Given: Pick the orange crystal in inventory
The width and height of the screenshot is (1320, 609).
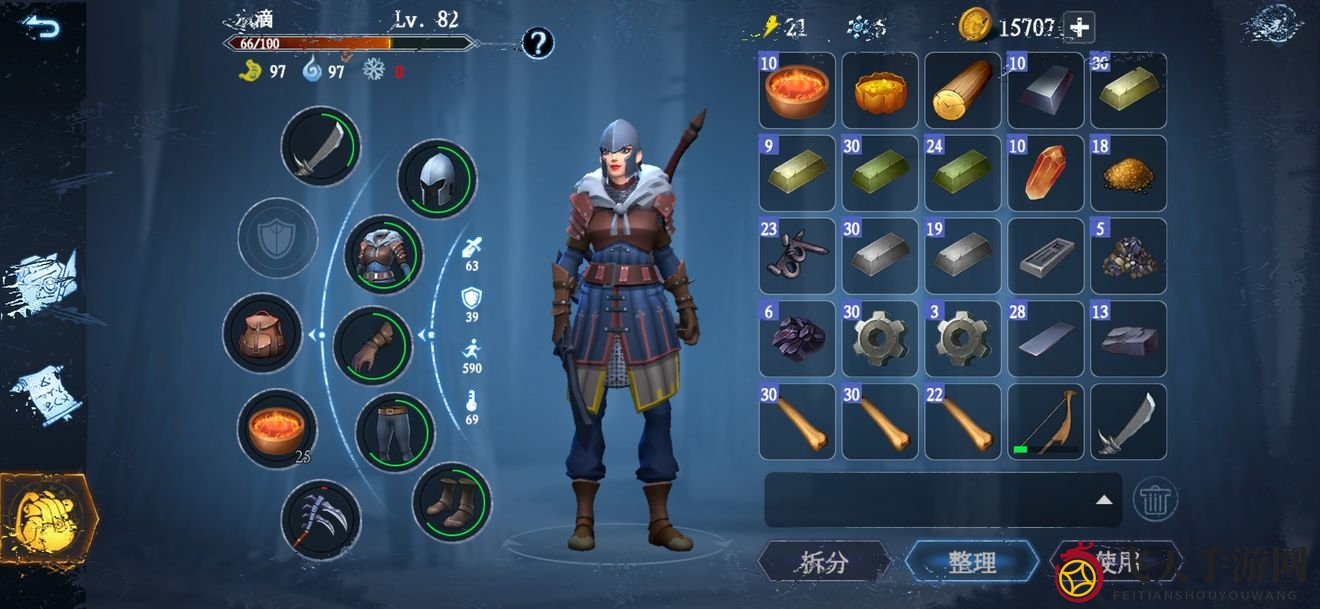Looking at the screenshot, I should click(x=1045, y=173).
